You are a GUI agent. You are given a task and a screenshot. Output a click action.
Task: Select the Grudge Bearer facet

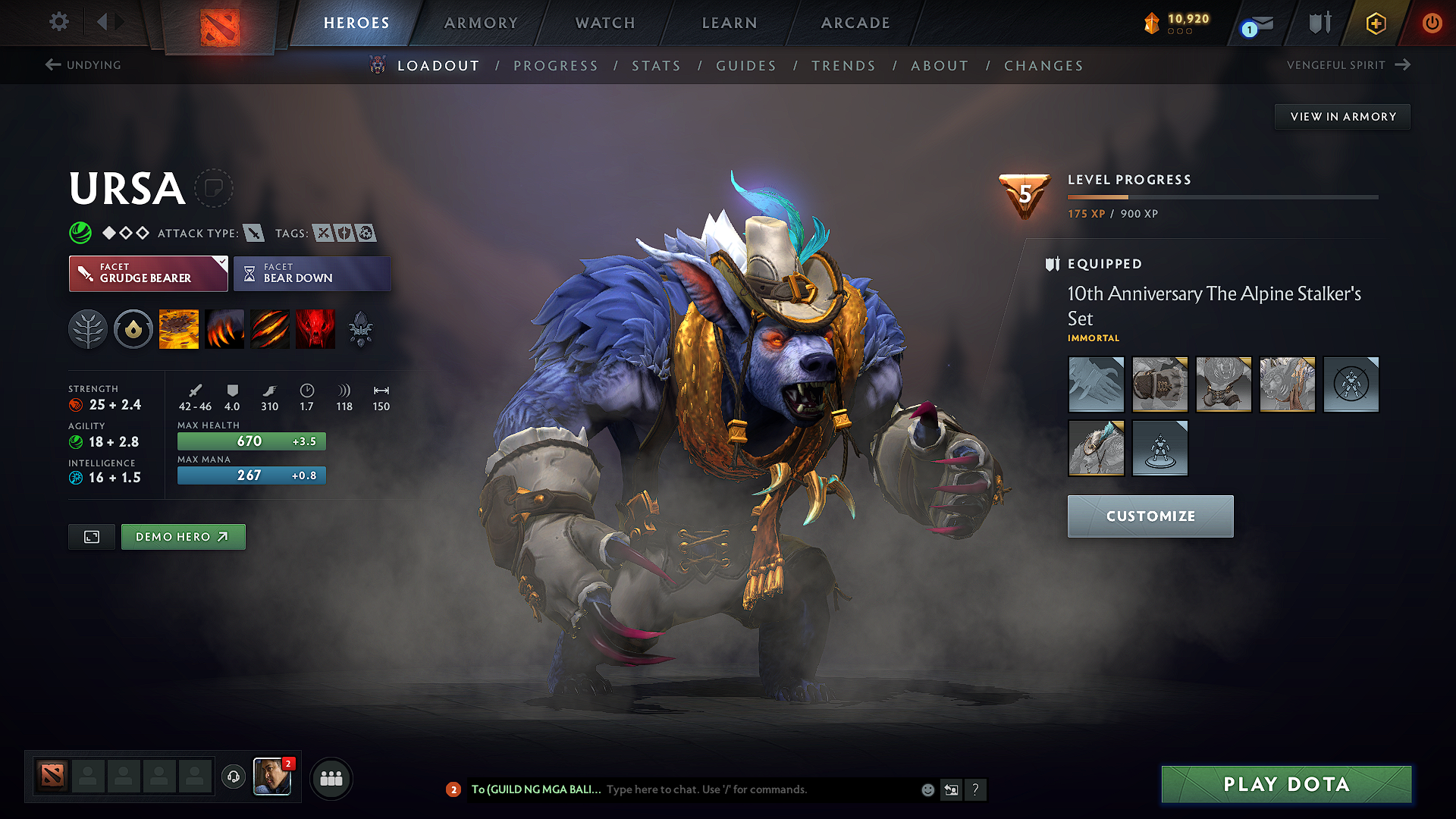pos(144,273)
